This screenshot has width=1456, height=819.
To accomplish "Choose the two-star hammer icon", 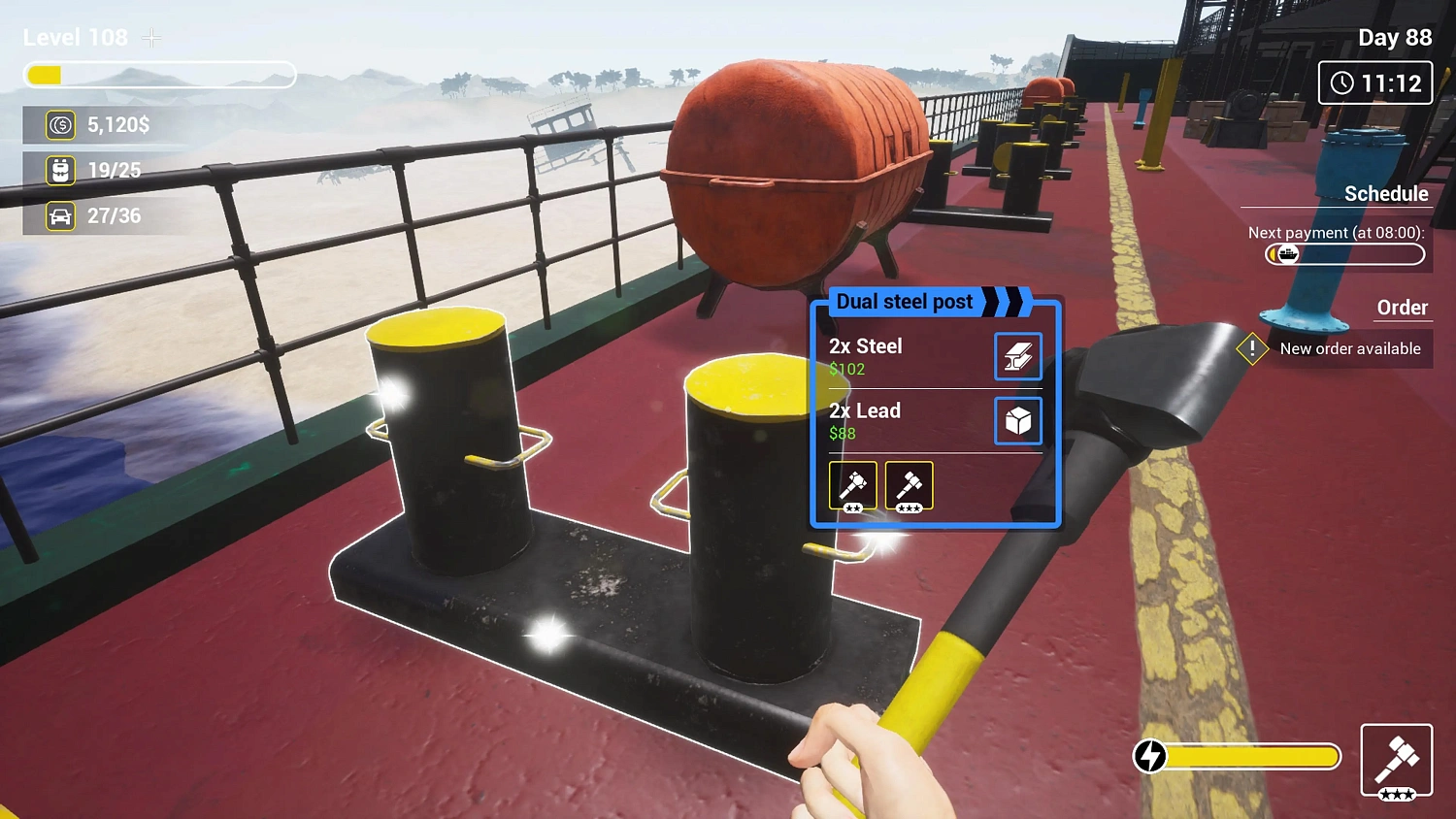I will (852, 484).
